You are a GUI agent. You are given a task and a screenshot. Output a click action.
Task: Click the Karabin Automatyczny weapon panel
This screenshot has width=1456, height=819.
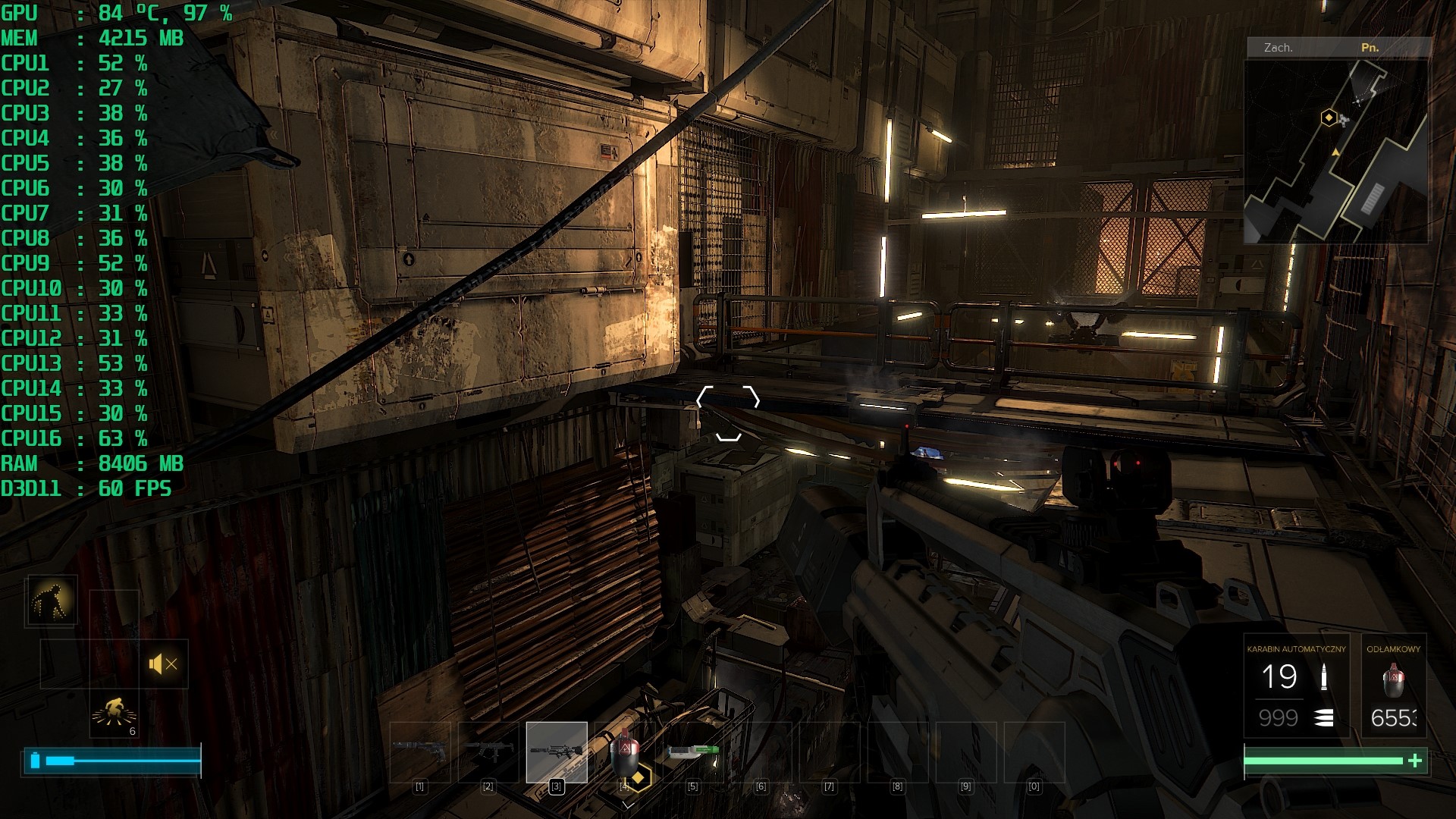point(1296,686)
